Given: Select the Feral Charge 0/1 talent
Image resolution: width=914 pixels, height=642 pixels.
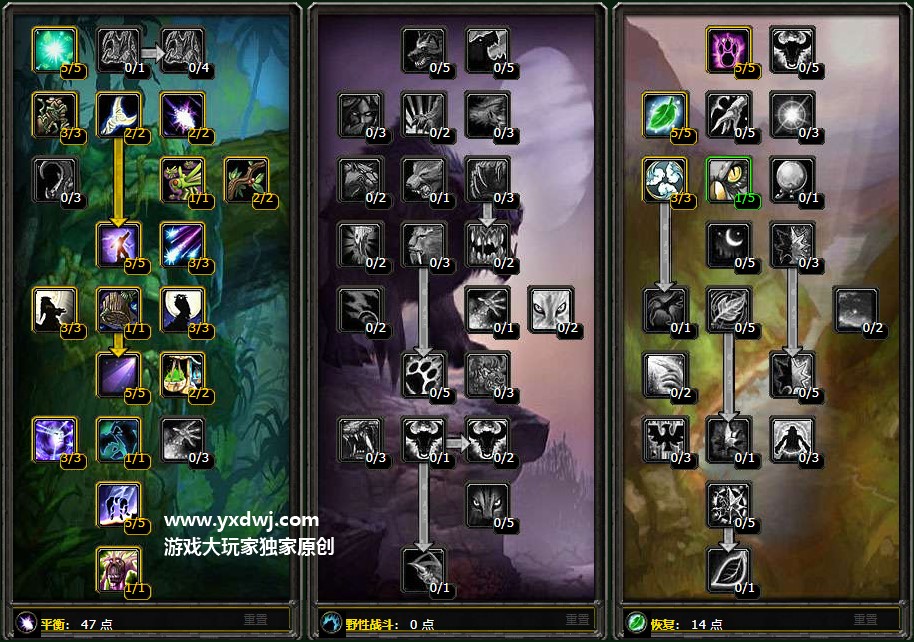Looking at the screenshot, I should pos(423,179).
